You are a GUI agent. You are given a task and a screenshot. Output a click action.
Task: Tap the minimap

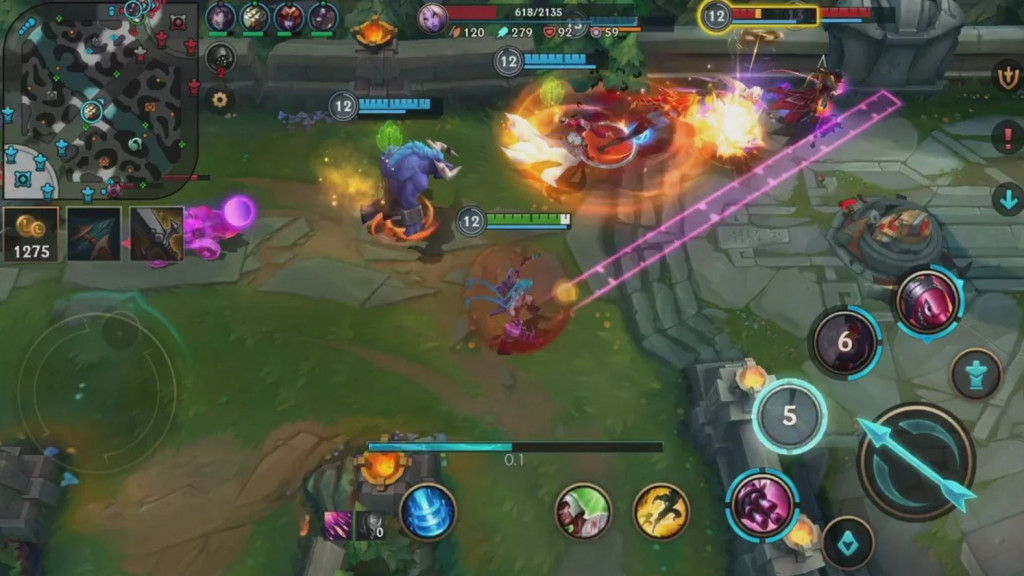coord(100,98)
